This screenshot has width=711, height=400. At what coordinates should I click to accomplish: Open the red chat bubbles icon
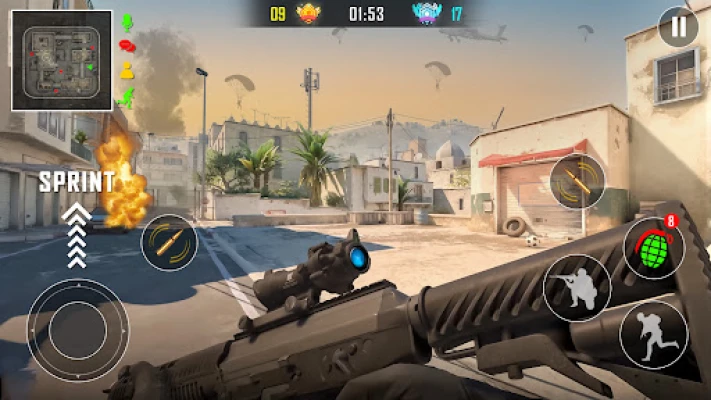click(x=127, y=46)
